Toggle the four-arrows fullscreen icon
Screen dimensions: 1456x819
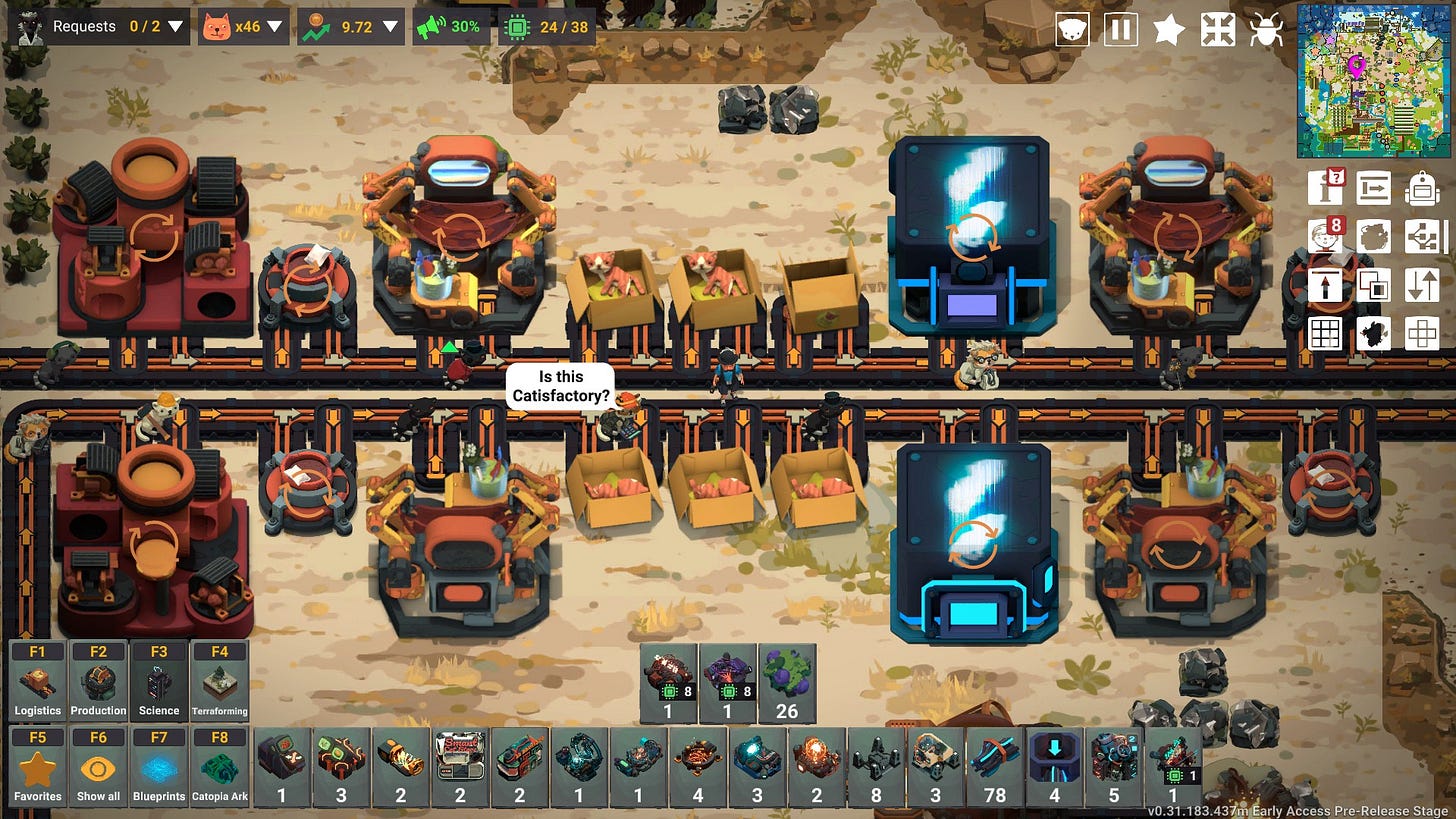click(1217, 29)
